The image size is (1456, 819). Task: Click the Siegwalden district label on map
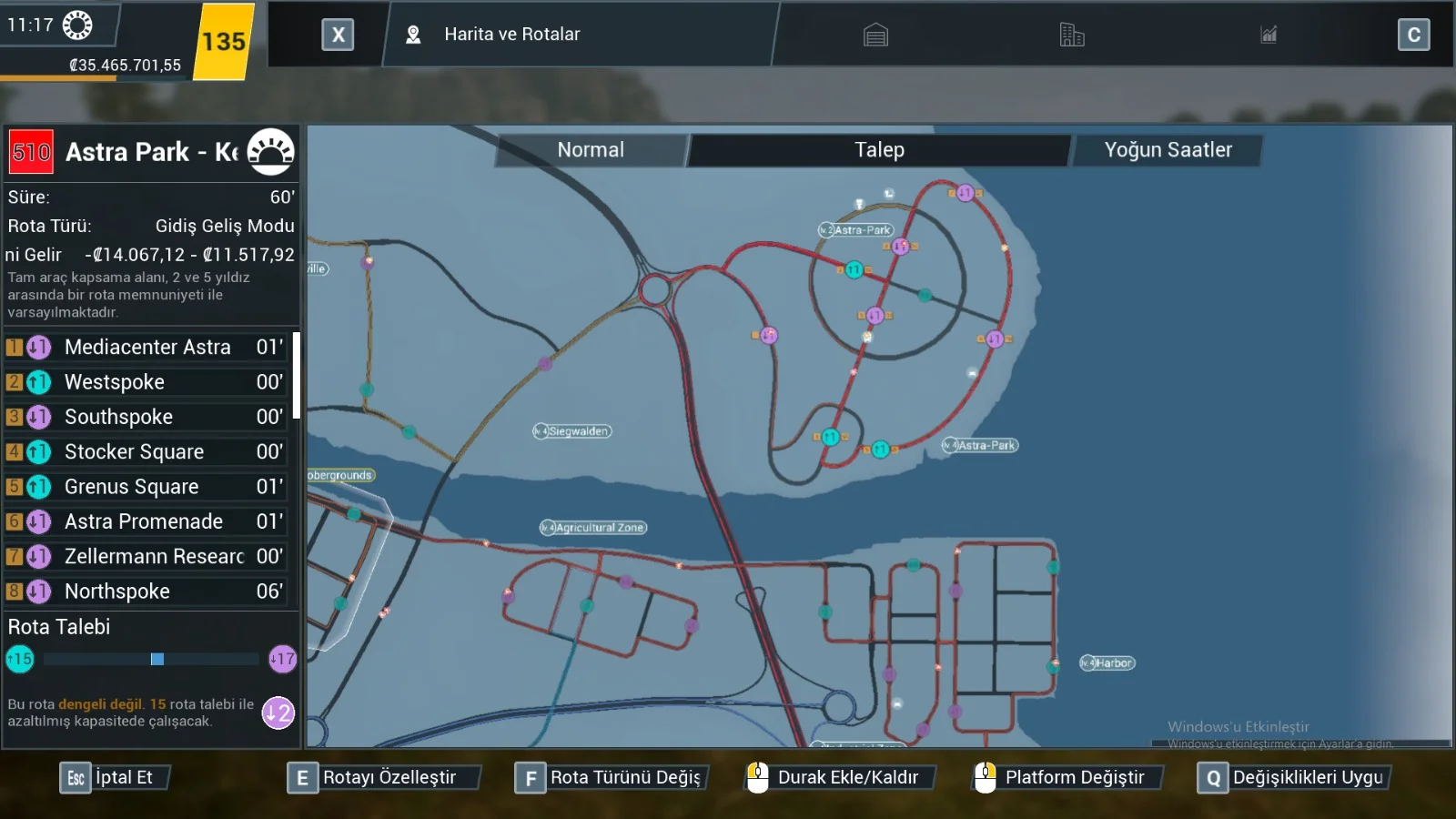pos(573,431)
